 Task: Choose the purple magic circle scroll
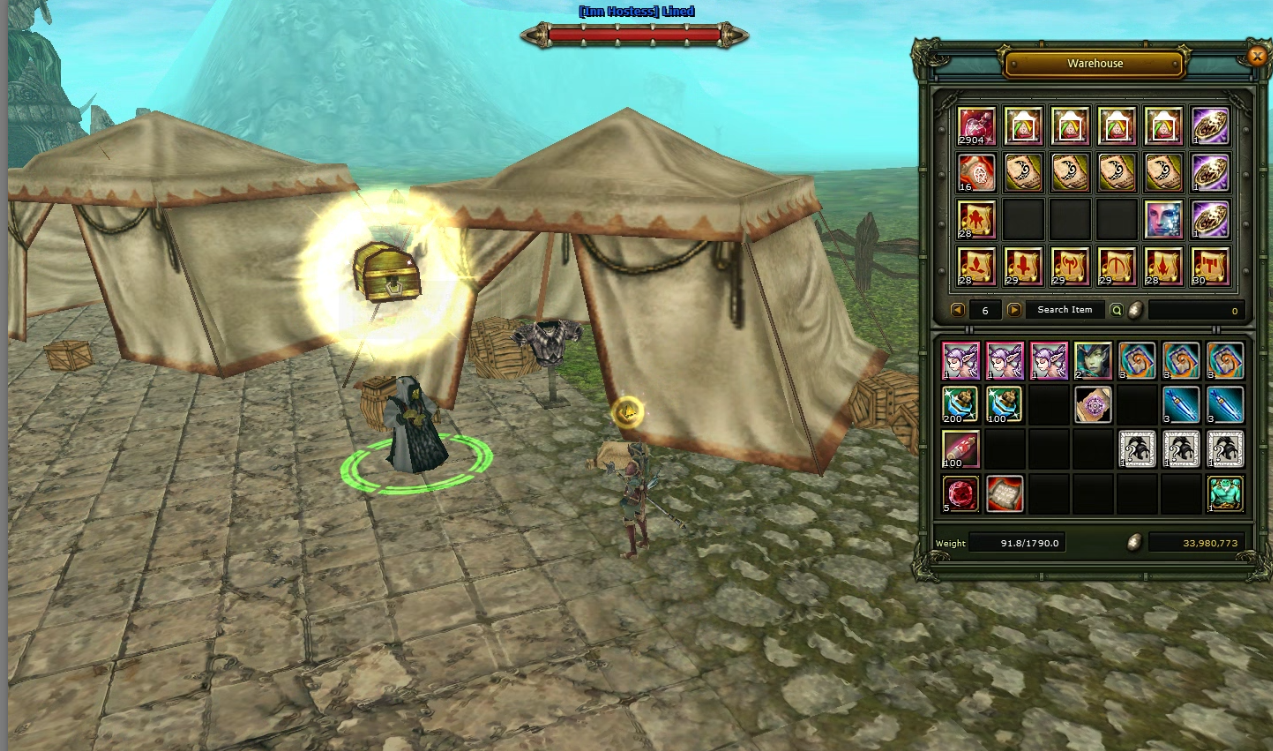pos(1093,405)
